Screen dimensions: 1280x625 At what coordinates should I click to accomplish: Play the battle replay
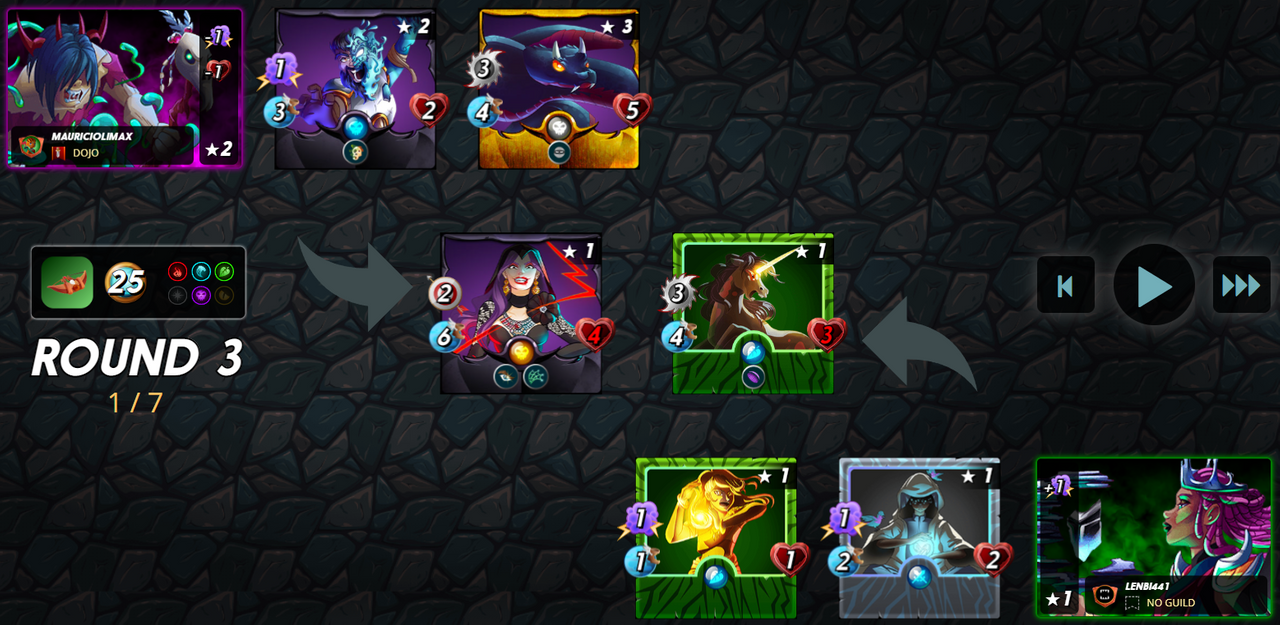[1154, 285]
